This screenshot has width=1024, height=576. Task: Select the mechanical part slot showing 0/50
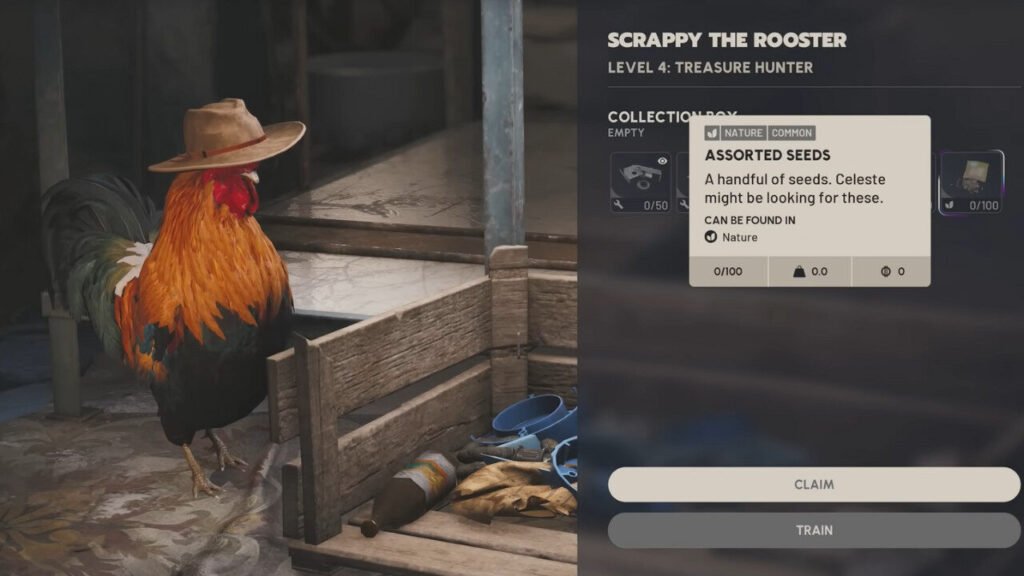(x=641, y=182)
